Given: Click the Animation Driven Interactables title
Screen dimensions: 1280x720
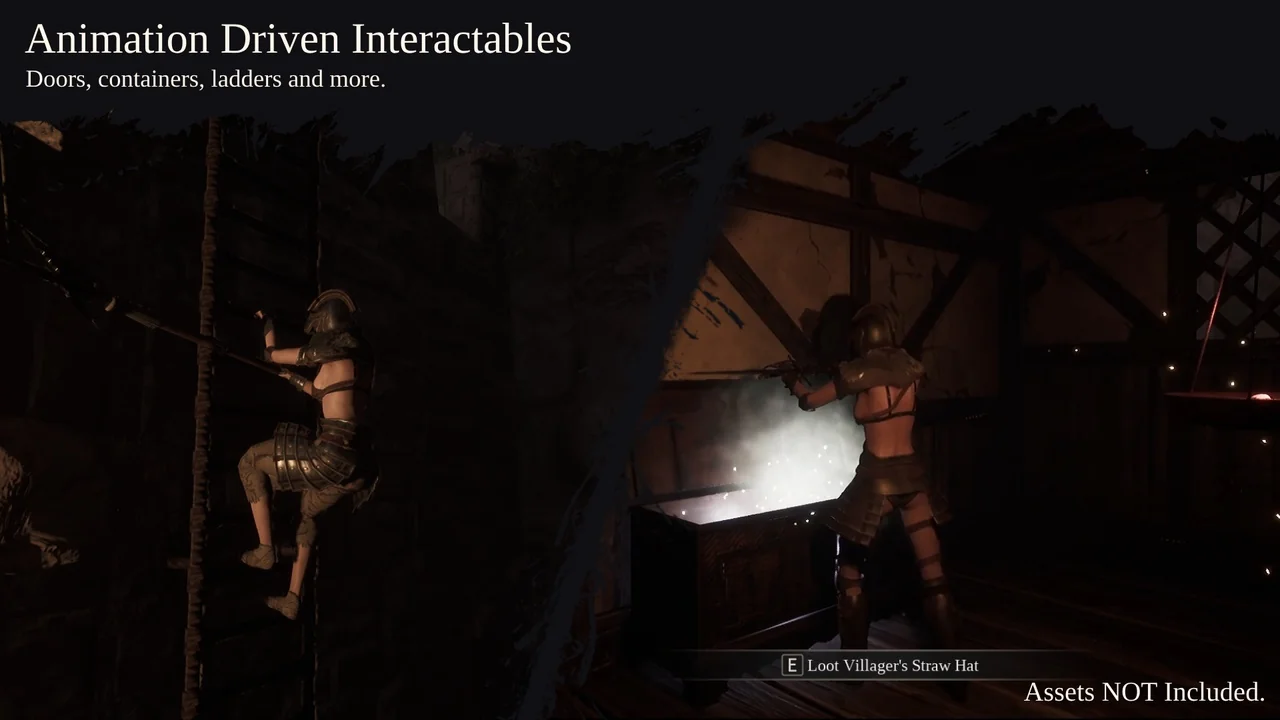Looking at the screenshot, I should [x=298, y=38].
